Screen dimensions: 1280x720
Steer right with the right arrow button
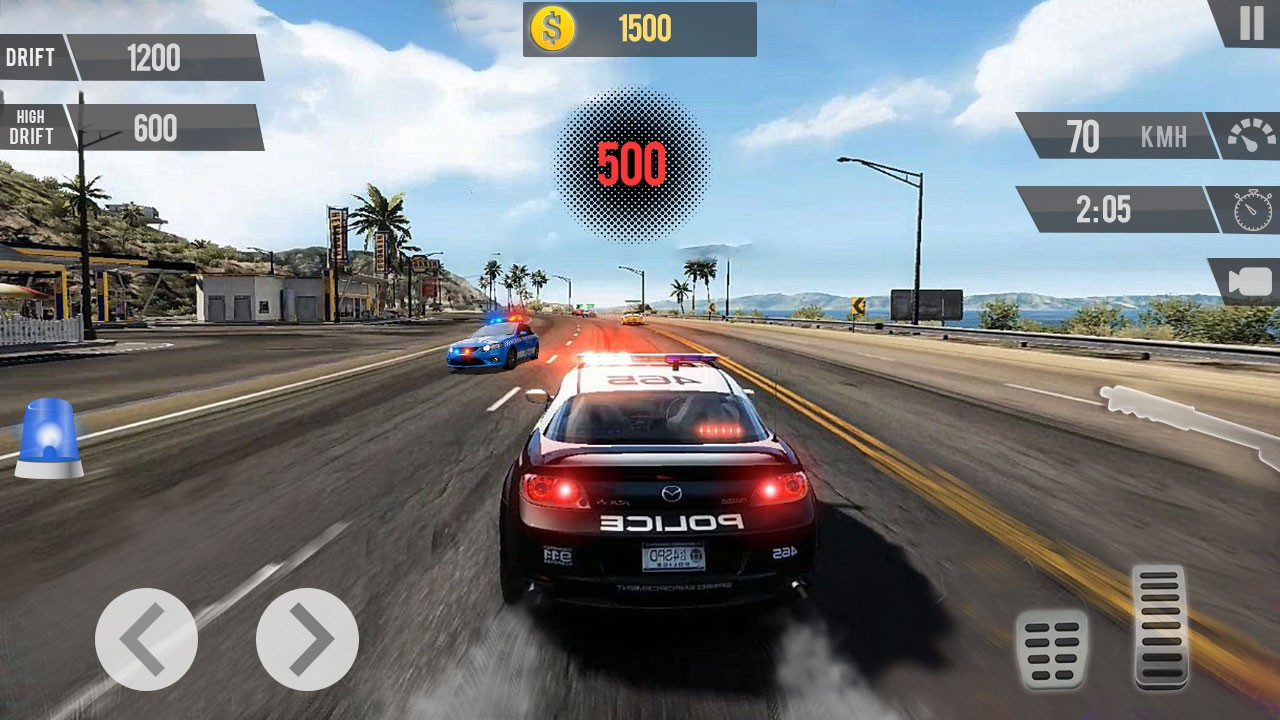(x=307, y=639)
